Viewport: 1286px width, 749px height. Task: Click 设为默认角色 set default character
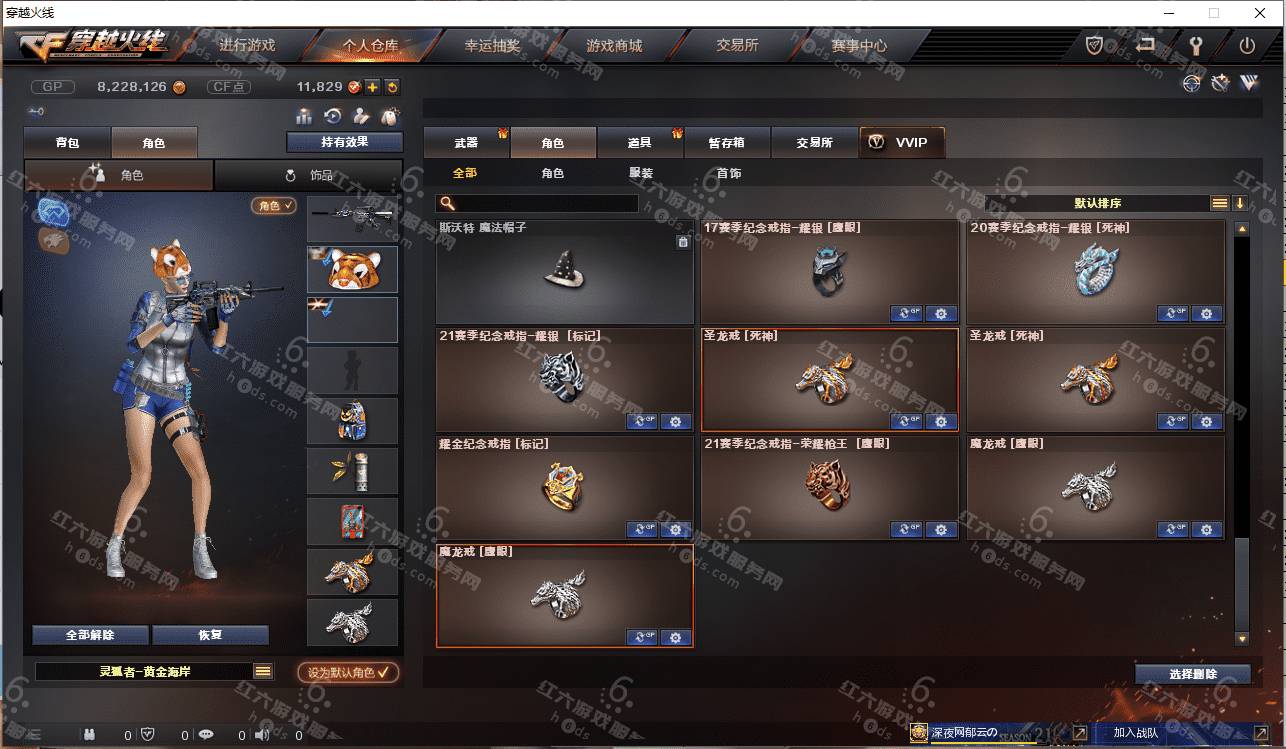(348, 672)
